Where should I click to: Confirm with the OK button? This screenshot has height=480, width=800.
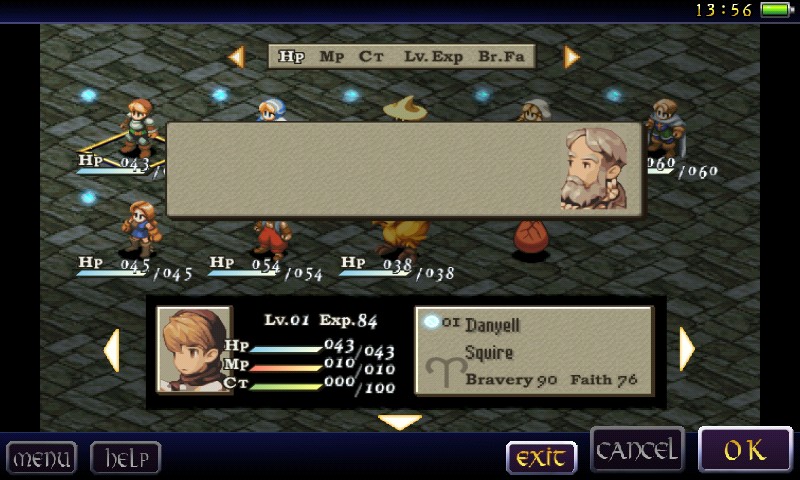pyautogui.click(x=745, y=450)
